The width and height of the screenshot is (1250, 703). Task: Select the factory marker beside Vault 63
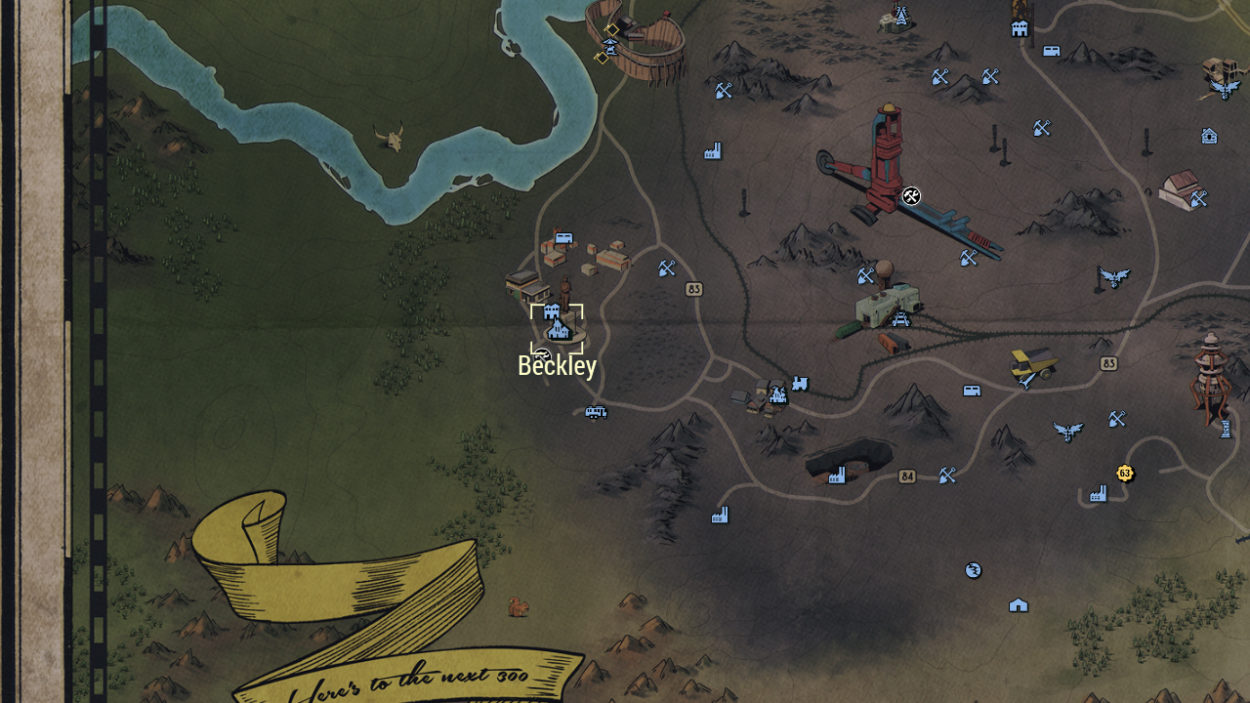[x=1098, y=493]
